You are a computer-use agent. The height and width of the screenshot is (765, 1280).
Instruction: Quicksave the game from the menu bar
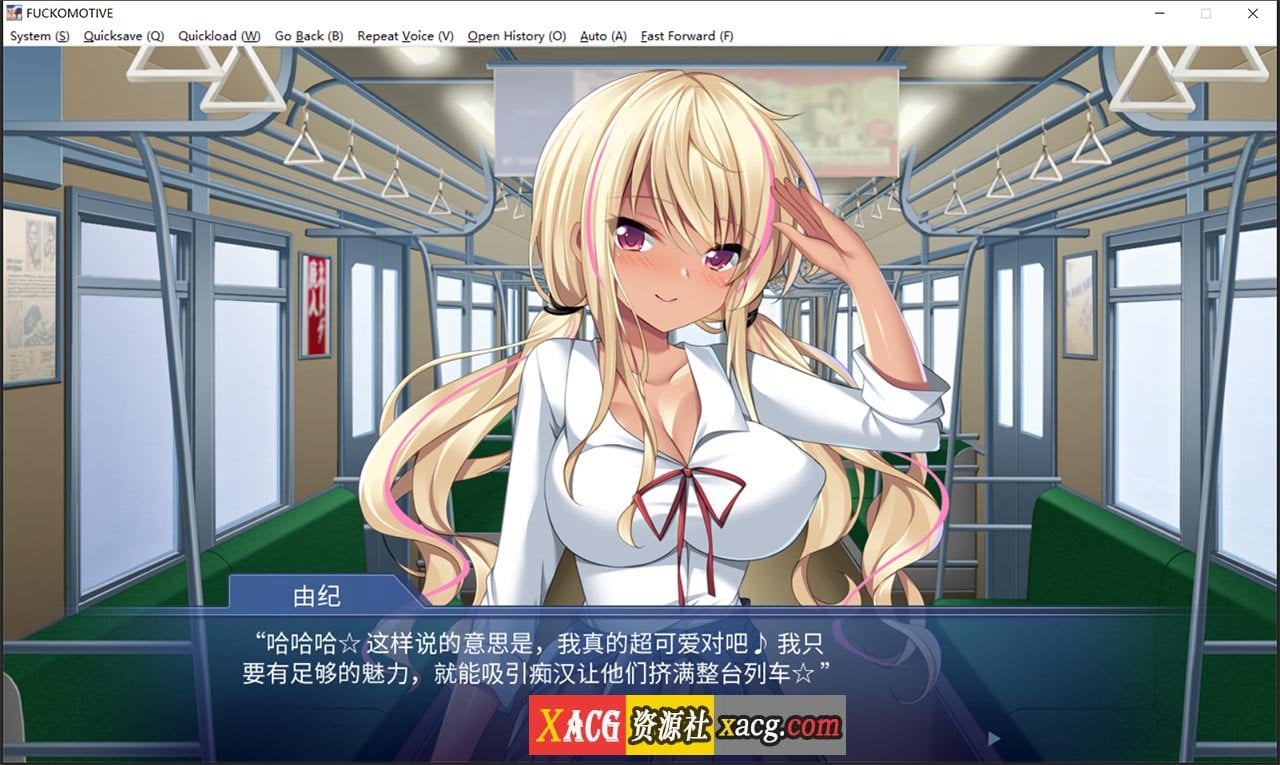[122, 36]
